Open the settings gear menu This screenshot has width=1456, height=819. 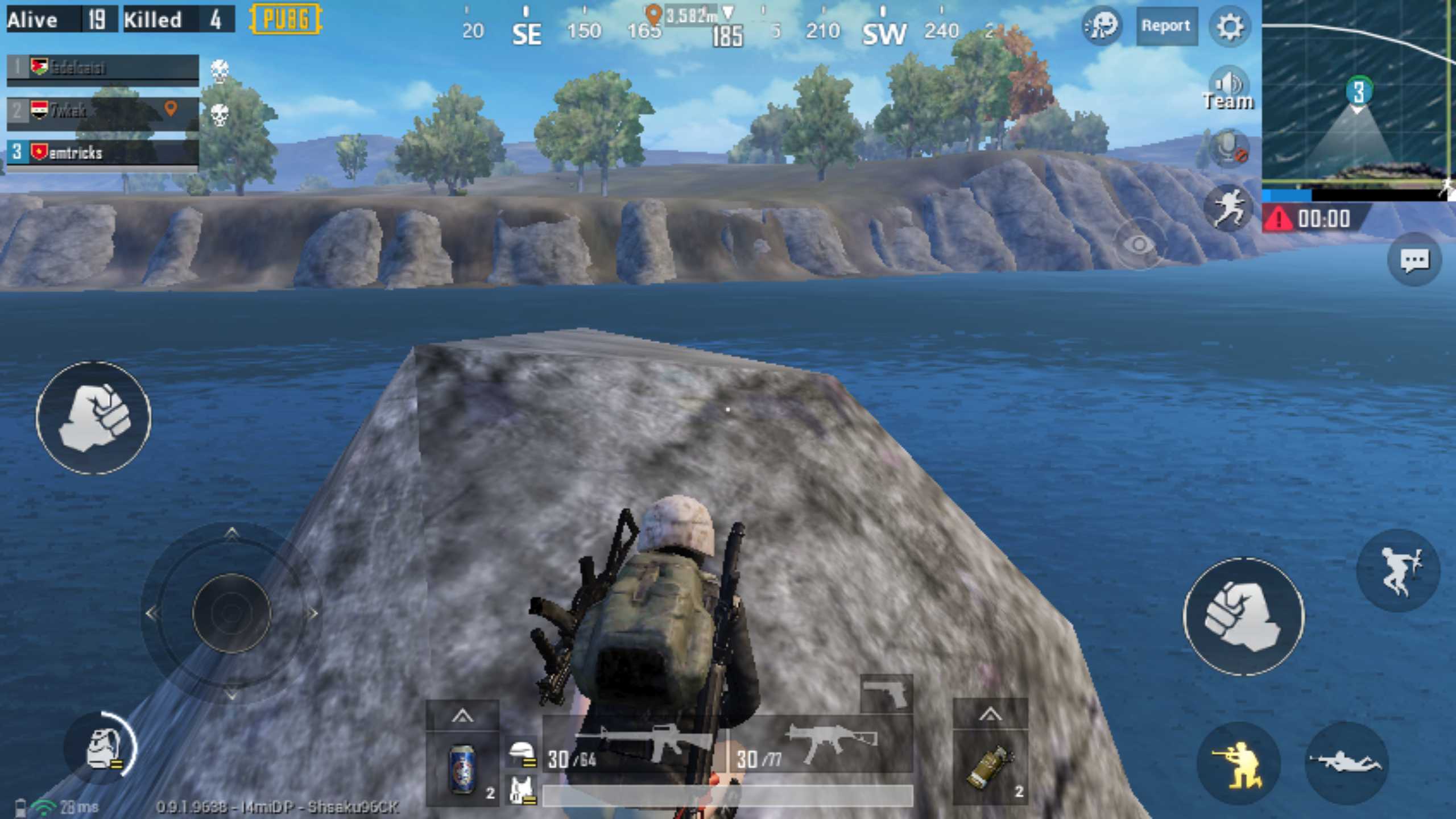tap(1229, 26)
